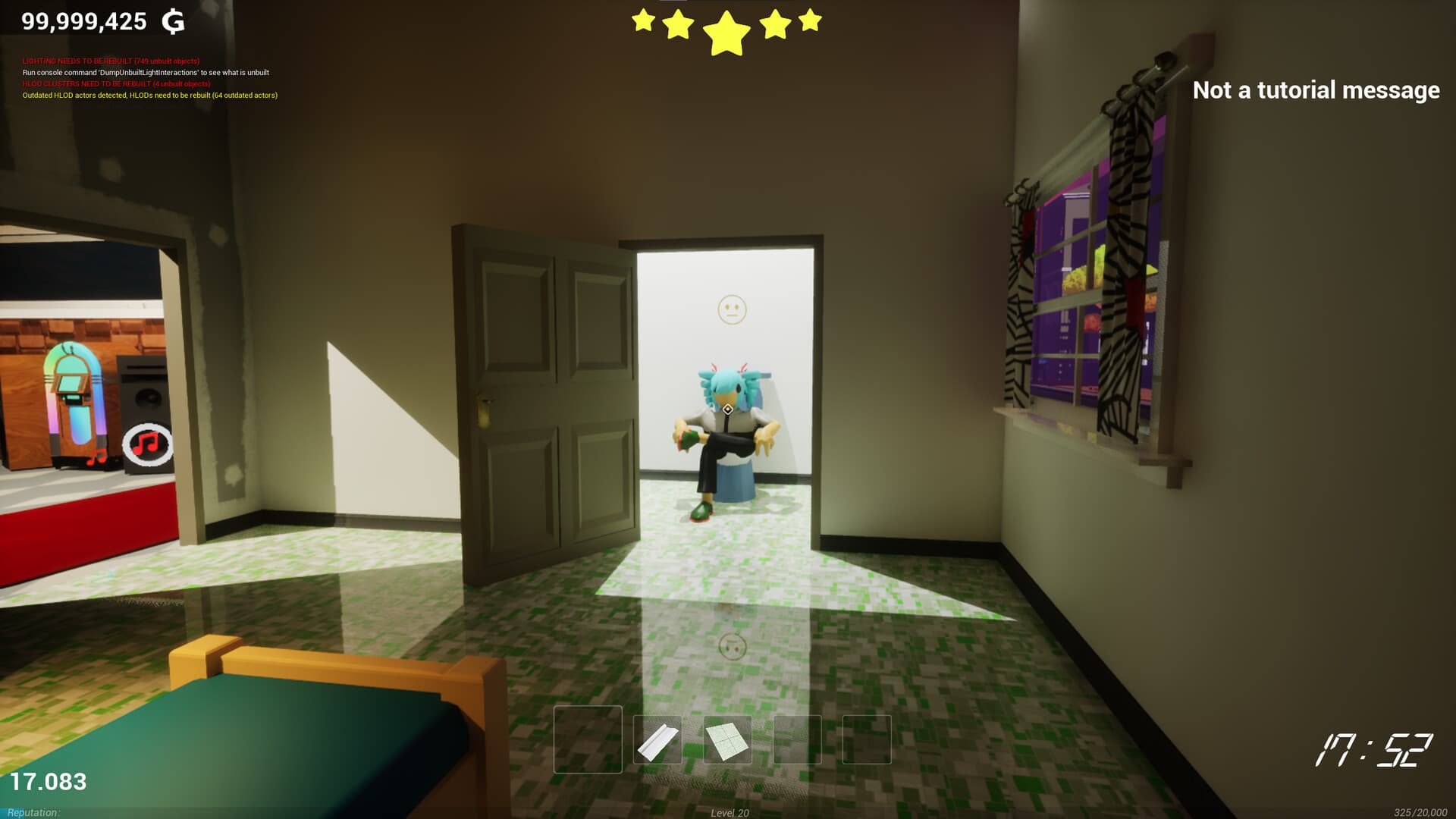
Task: Toggle the second star from the left
Action: [680, 24]
